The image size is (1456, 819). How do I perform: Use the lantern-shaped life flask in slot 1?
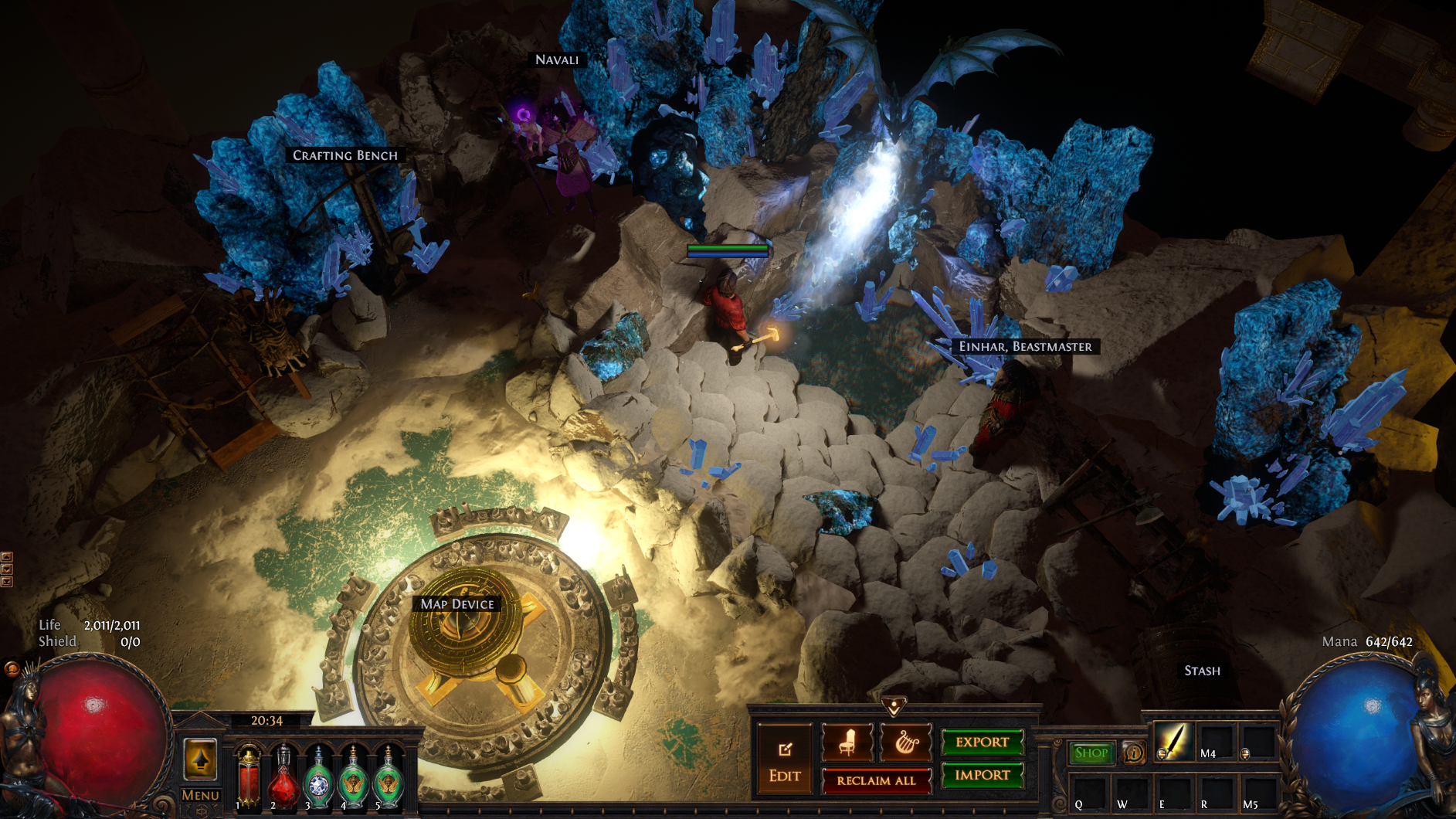click(x=249, y=778)
